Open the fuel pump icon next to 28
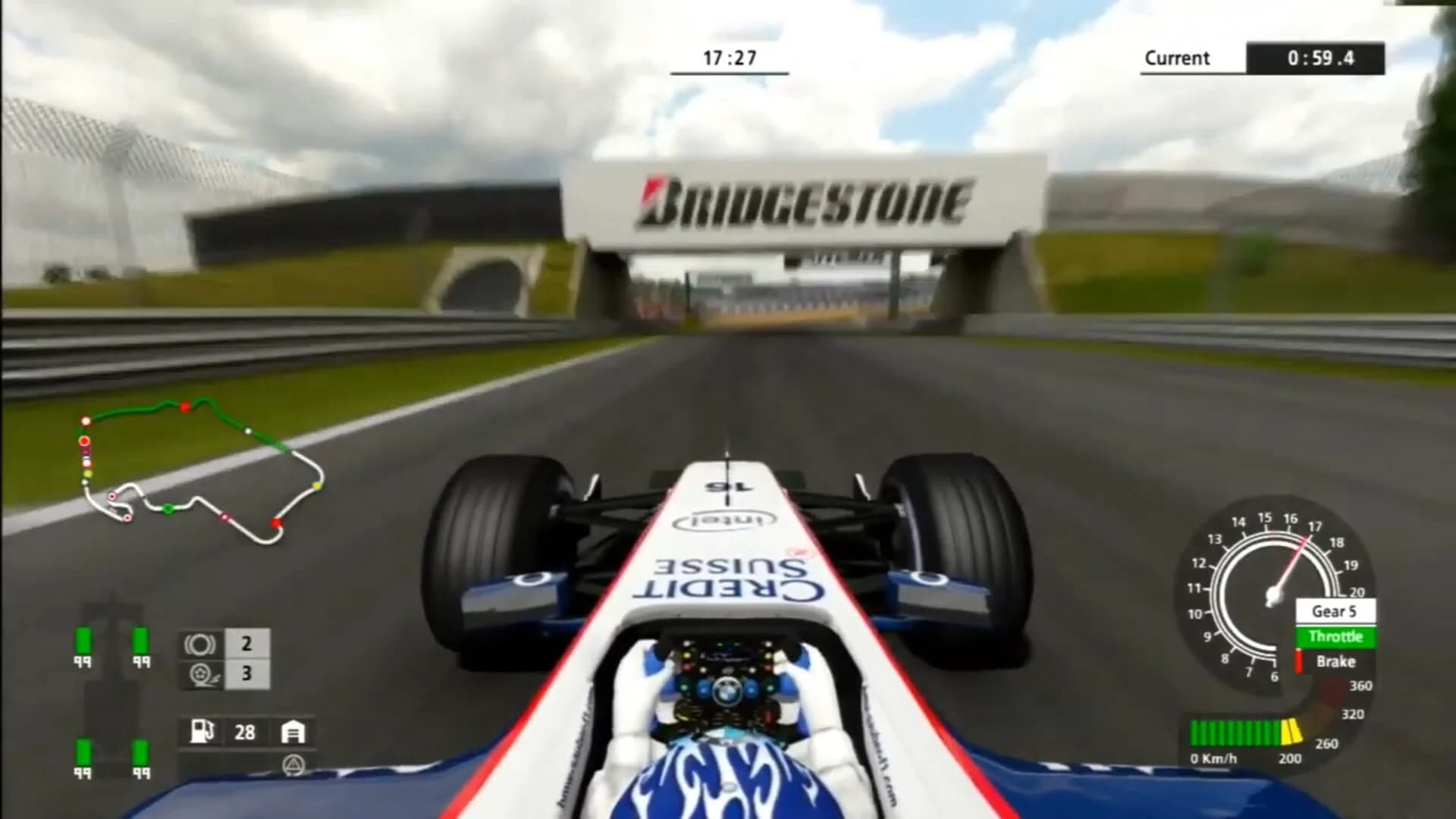 200,732
